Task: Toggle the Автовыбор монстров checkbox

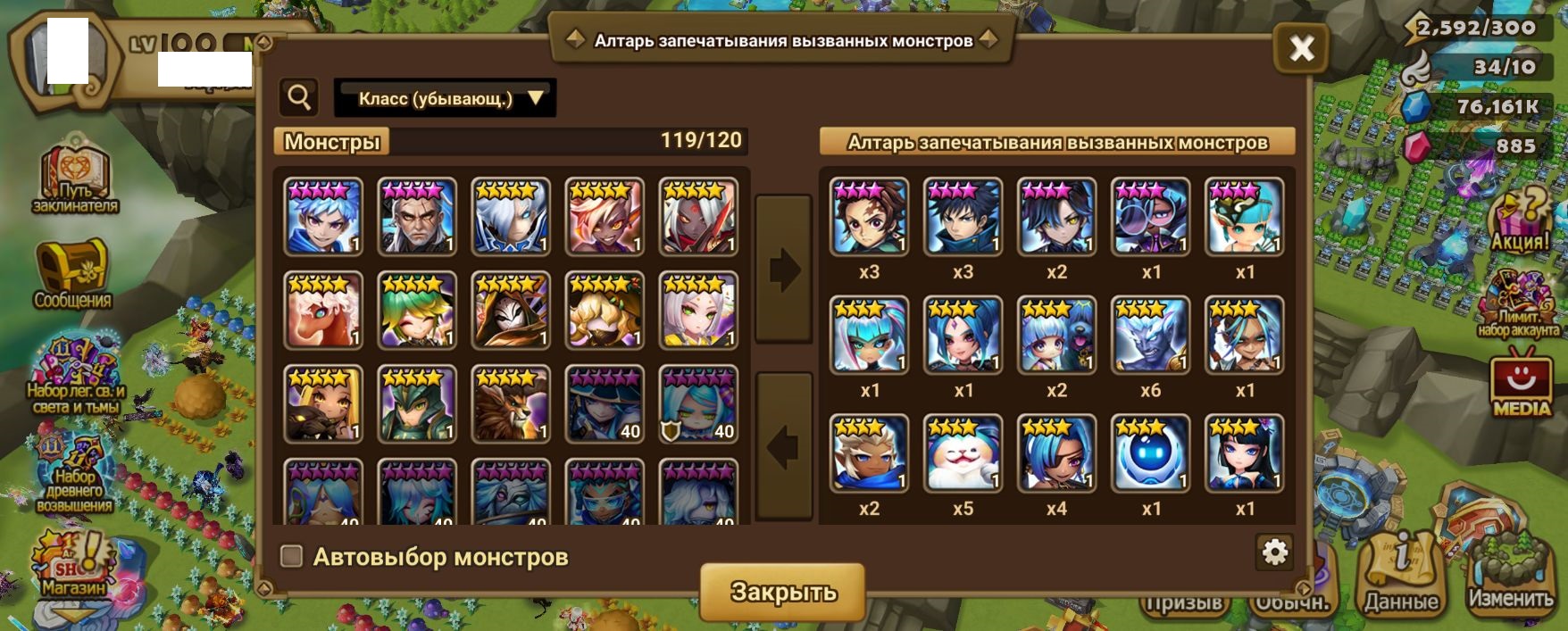Action: (x=292, y=556)
